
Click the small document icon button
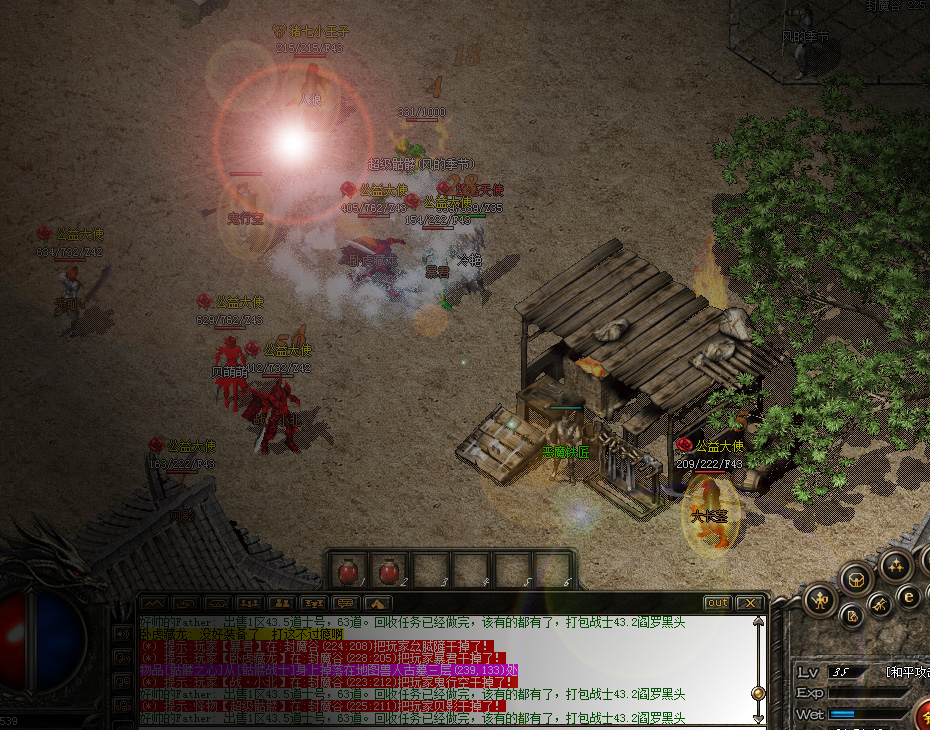click(x=850, y=615)
